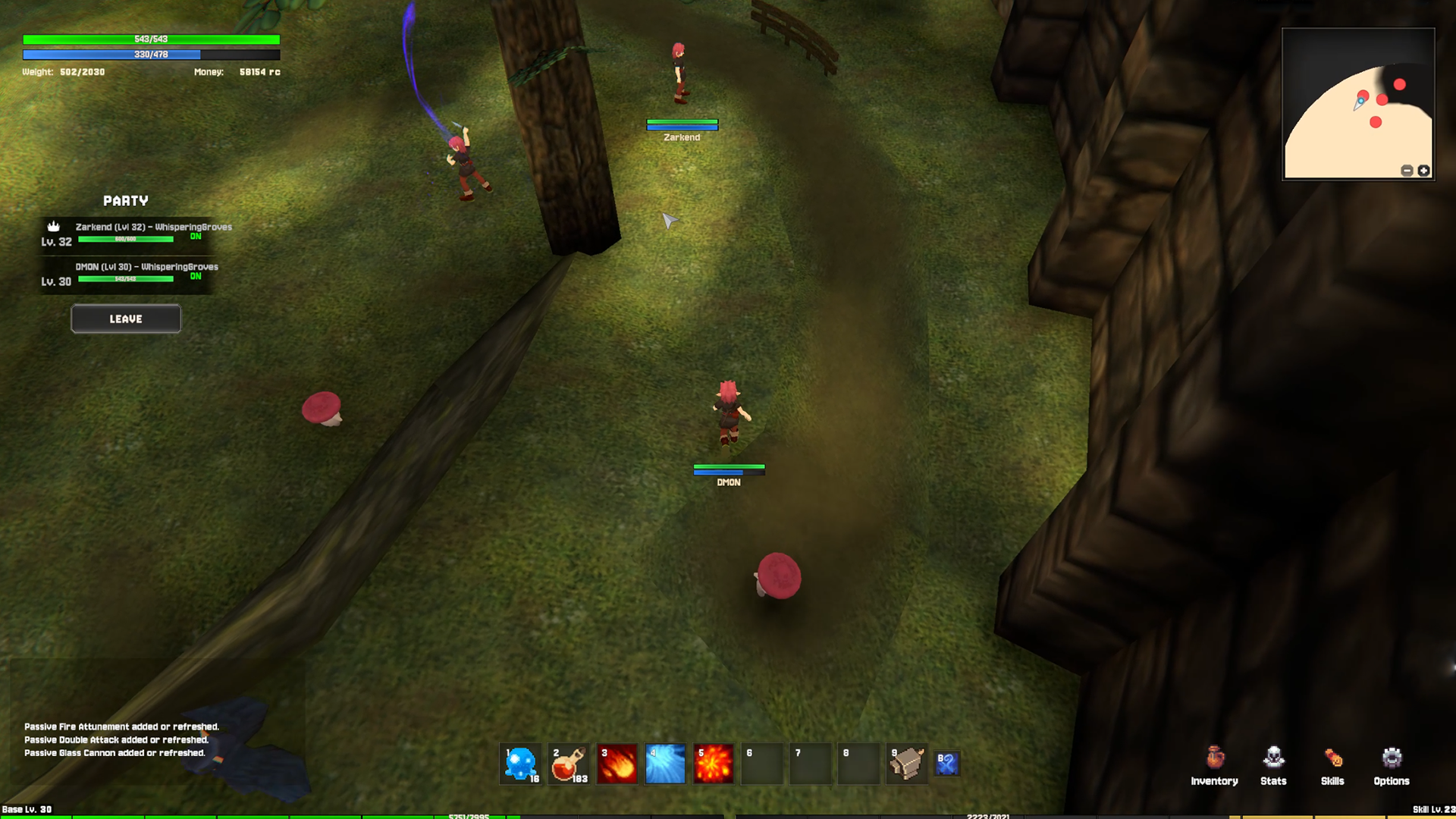Viewport: 1456px width, 819px height.
Task: Cast the fireball skill in hotbar slot 3
Action: (x=617, y=763)
